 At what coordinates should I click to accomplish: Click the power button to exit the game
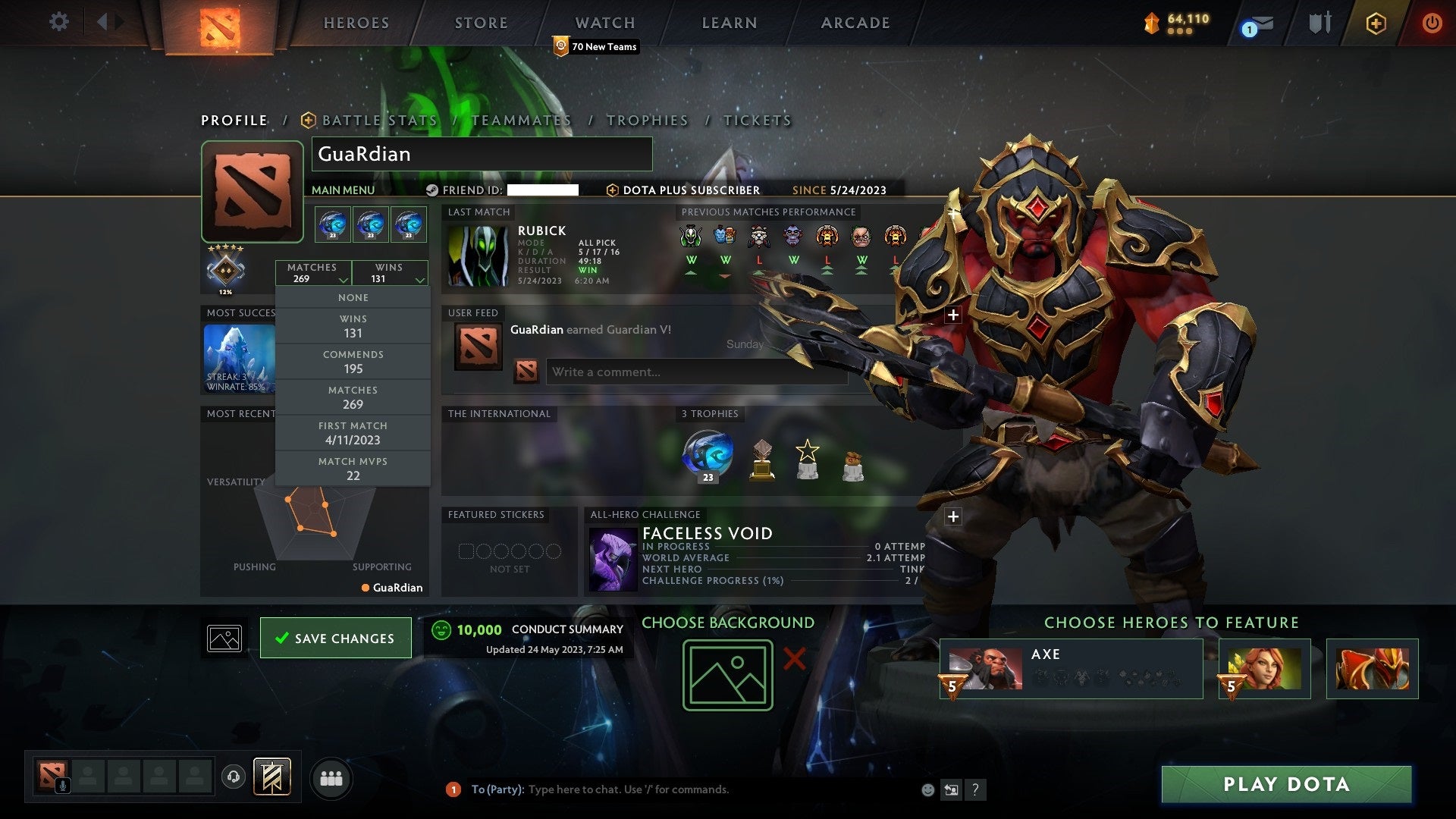[x=1432, y=23]
